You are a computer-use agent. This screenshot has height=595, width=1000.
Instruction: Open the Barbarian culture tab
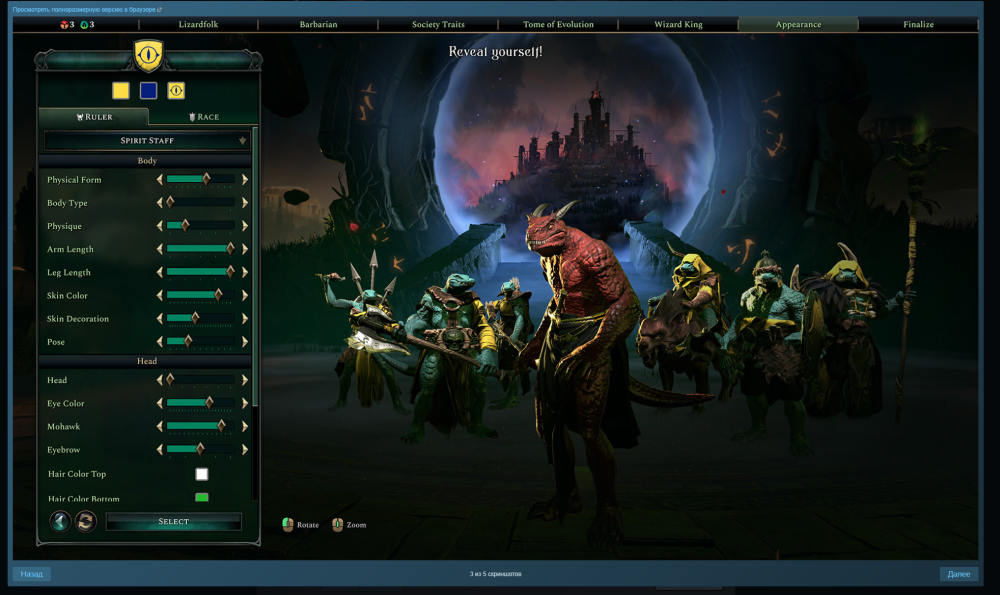[318, 24]
